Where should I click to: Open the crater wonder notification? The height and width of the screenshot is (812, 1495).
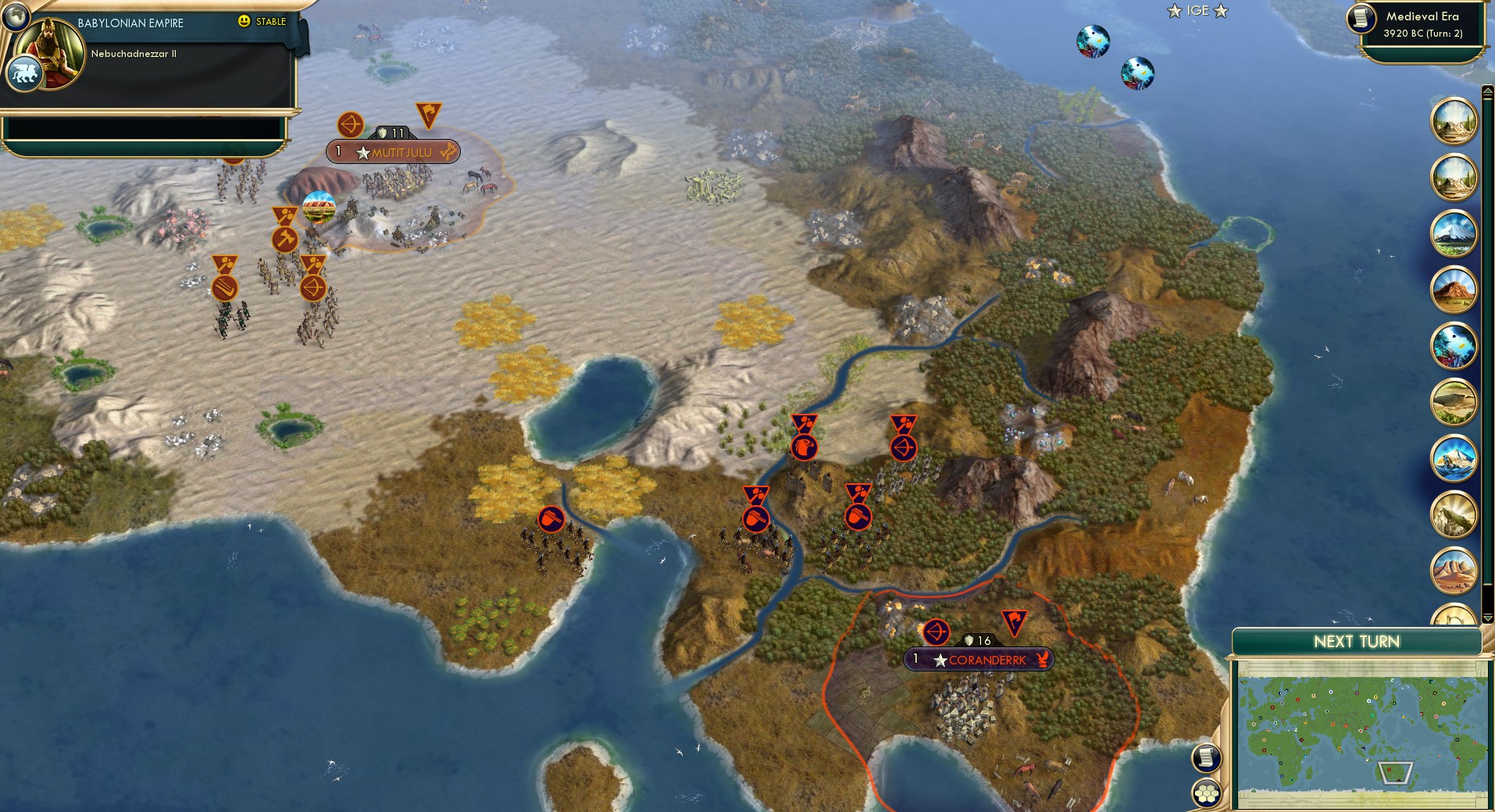[x=1454, y=402]
